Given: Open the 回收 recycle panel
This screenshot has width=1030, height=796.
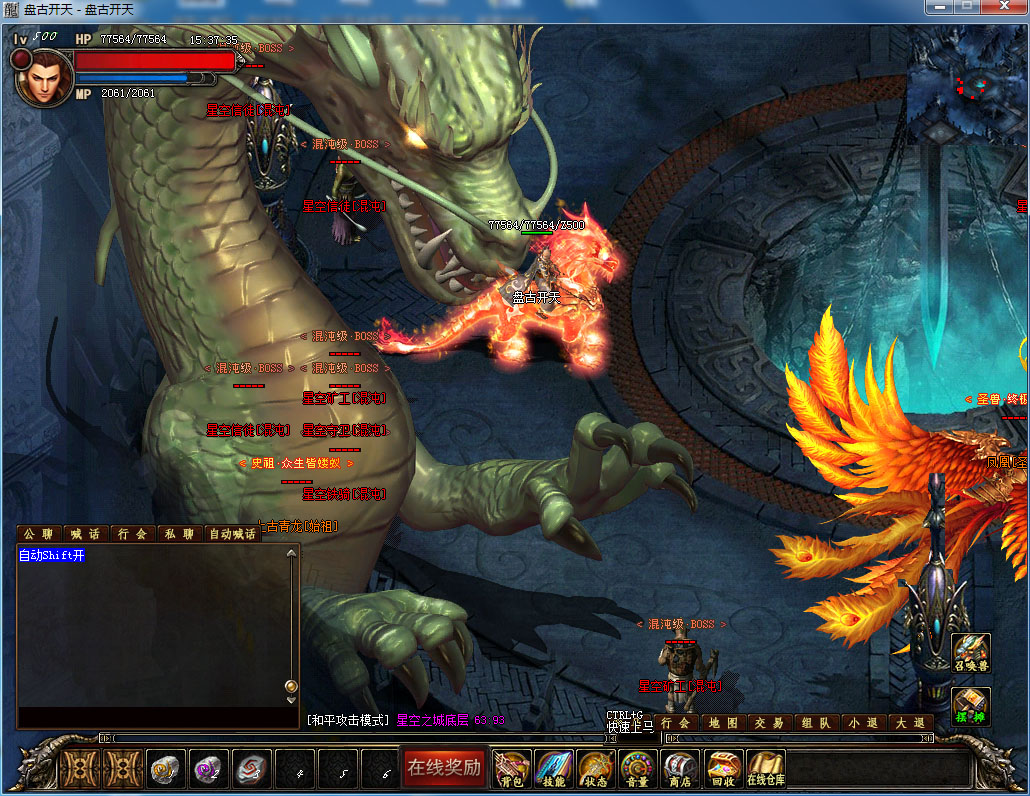Looking at the screenshot, I should tap(723, 768).
